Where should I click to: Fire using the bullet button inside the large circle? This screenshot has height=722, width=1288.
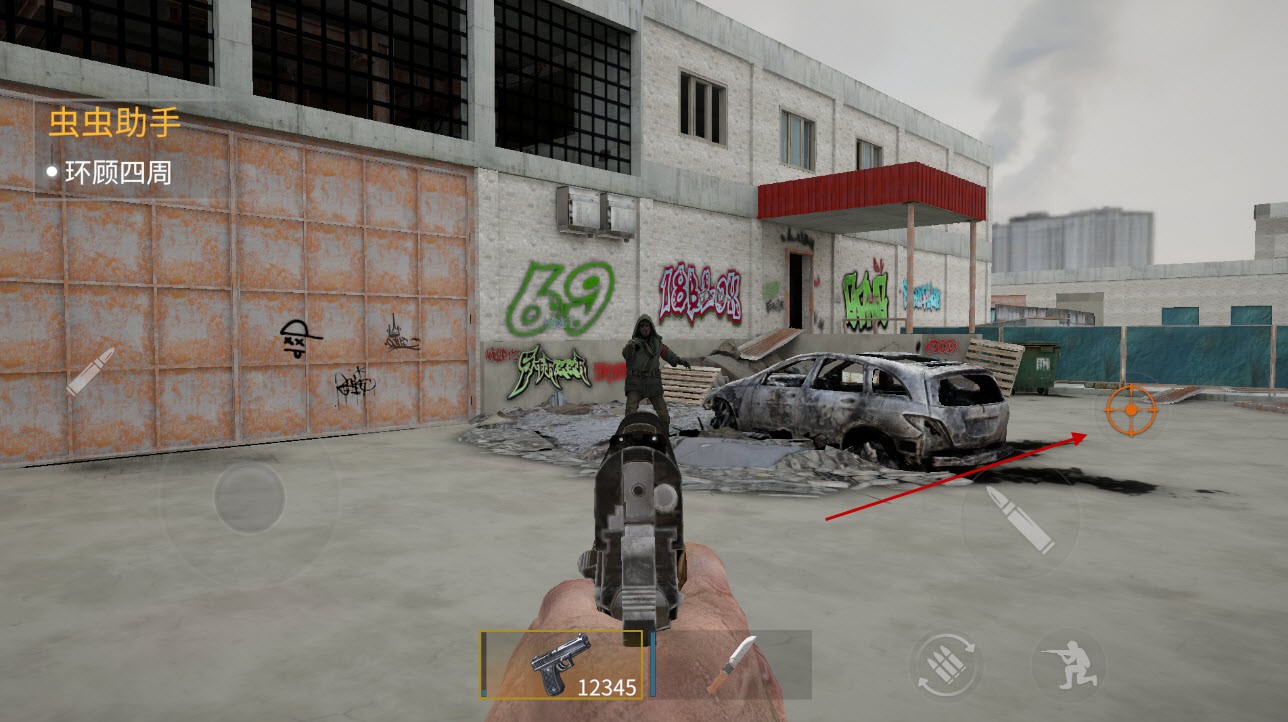click(x=1020, y=520)
